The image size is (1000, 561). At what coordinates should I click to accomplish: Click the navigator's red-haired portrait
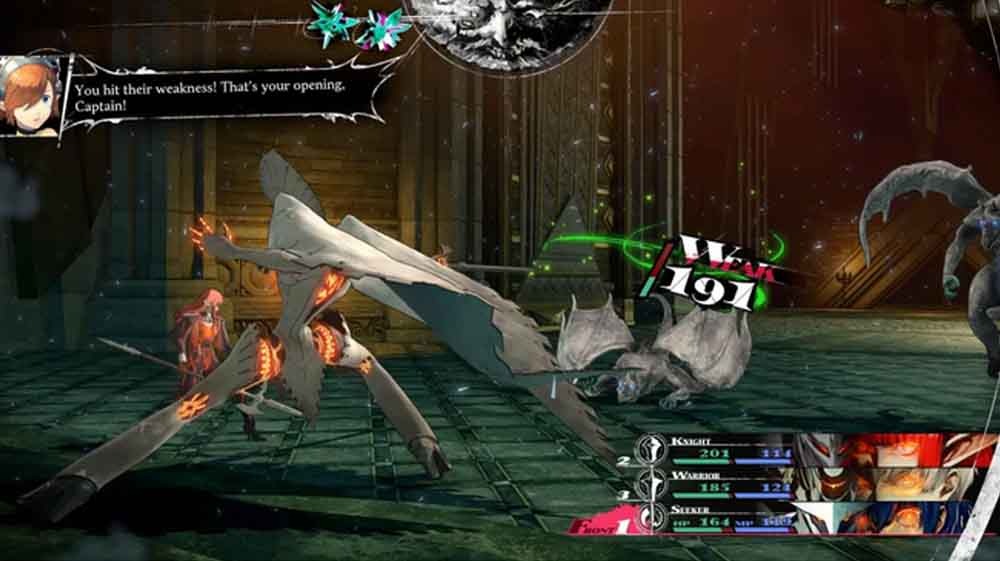click(x=30, y=96)
